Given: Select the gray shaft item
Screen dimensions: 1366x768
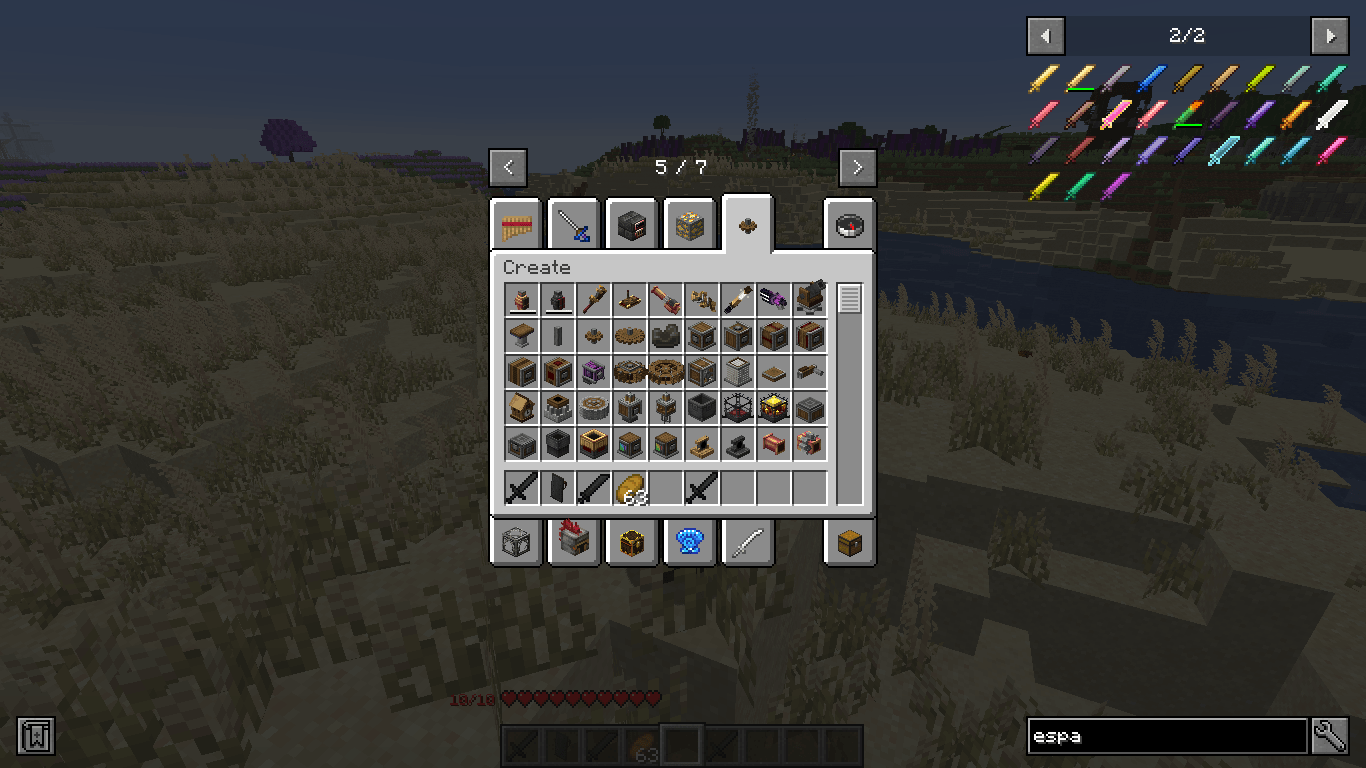Looking at the screenshot, I should click(557, 335).
